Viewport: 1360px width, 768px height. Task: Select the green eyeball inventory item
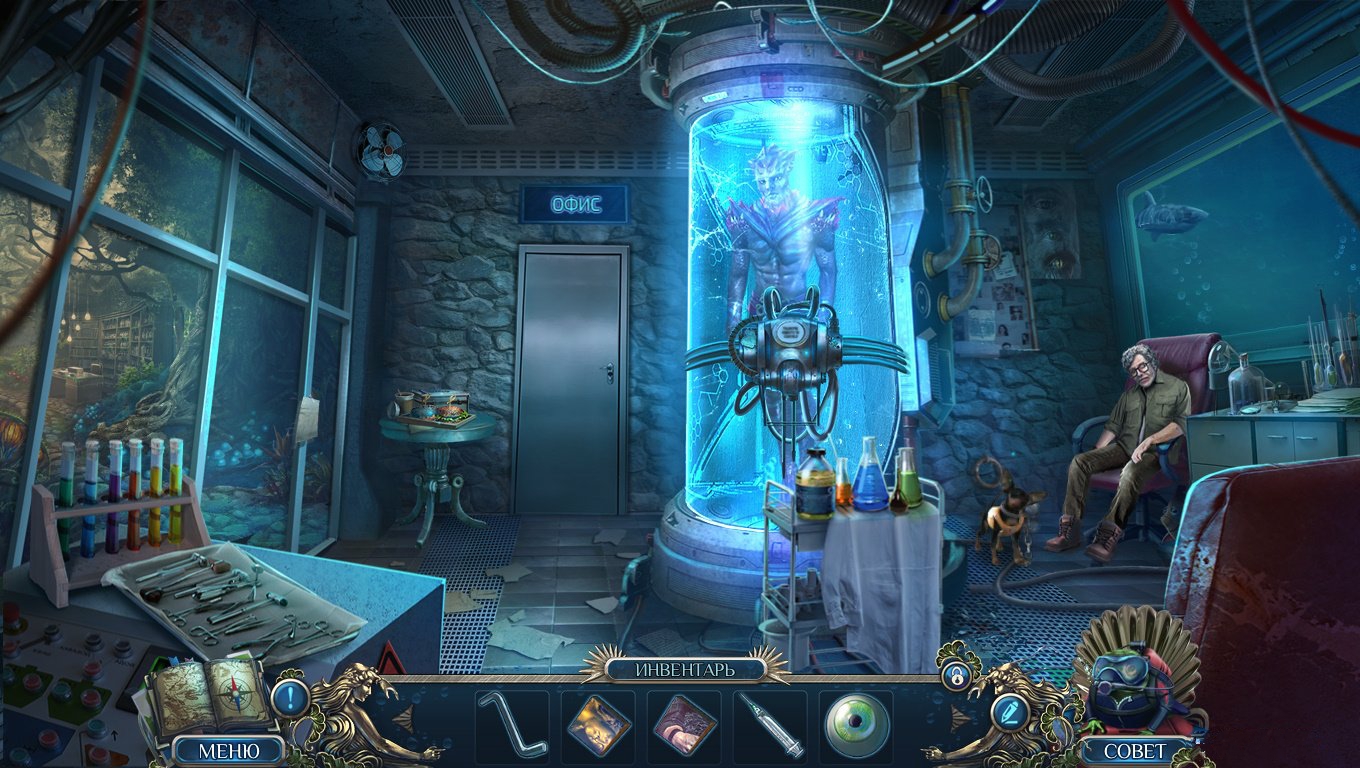[856, 724]
